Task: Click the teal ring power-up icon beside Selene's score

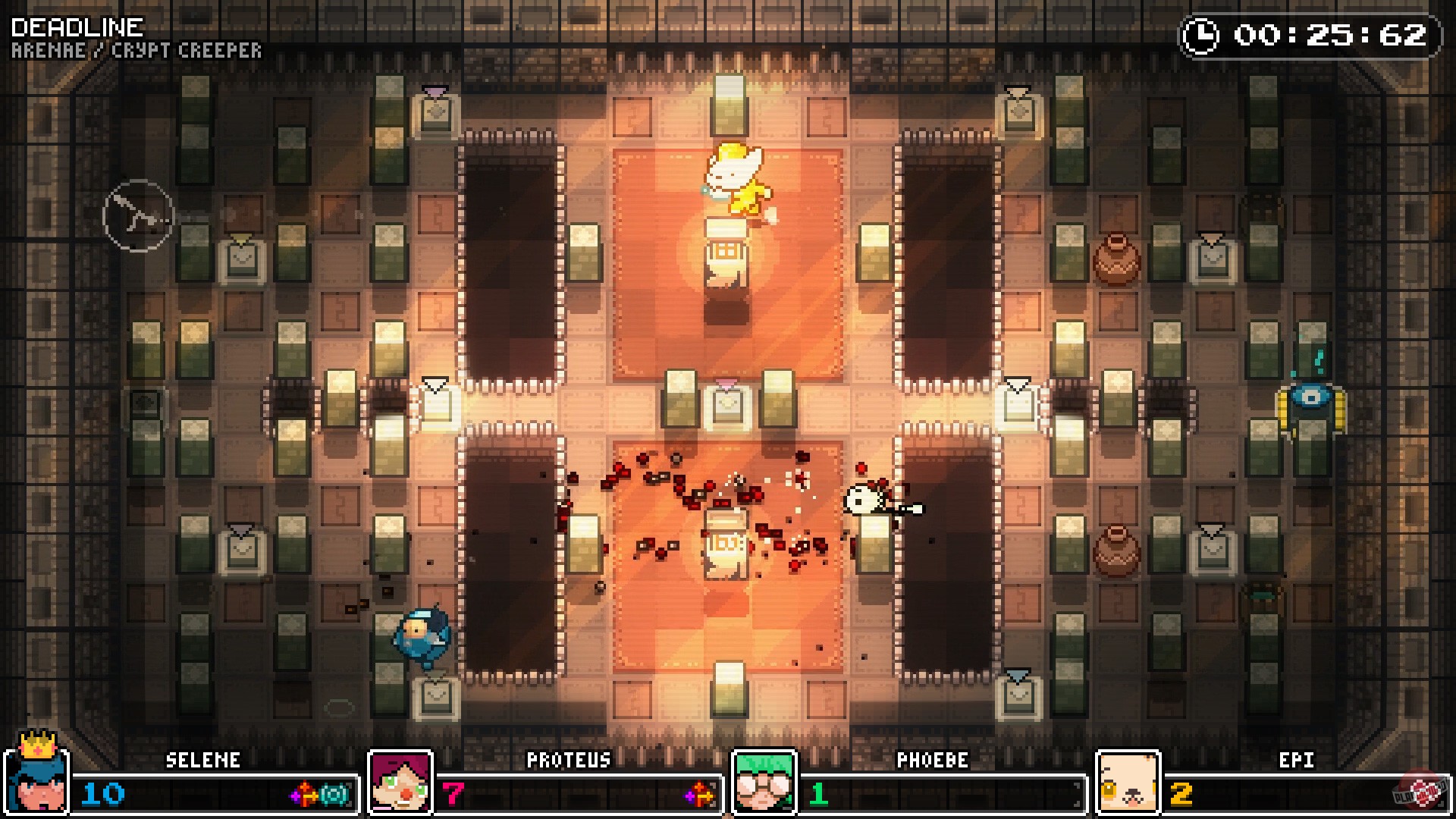Action: point(335,793)
